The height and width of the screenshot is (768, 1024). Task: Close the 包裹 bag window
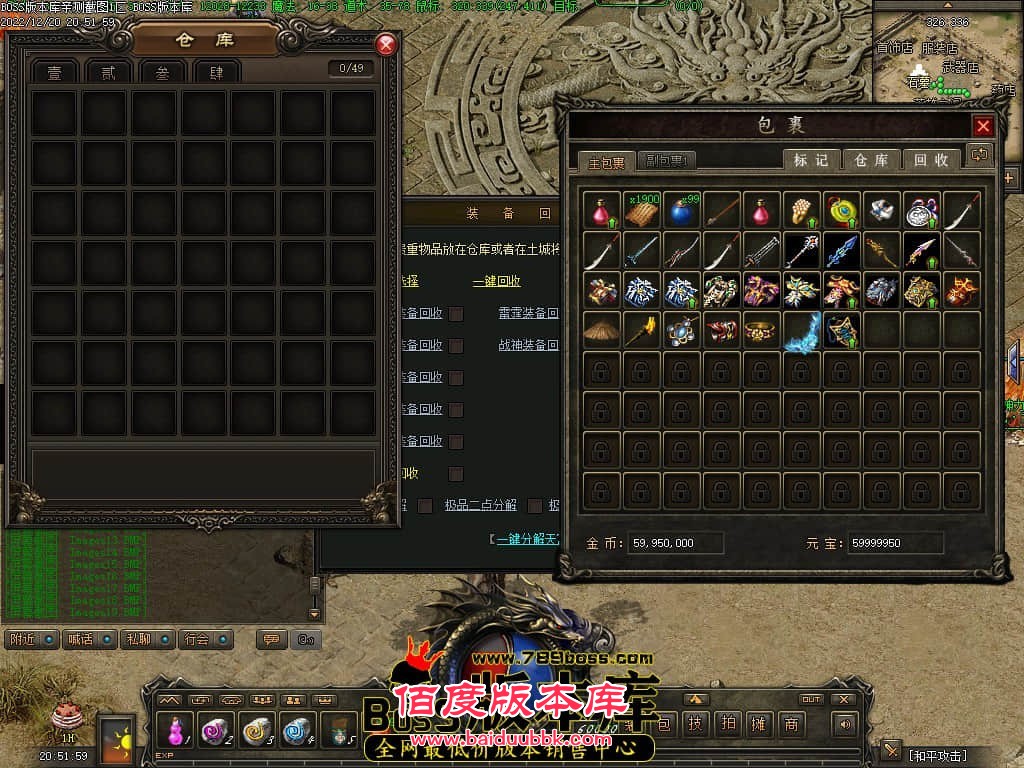click(983, 126)
